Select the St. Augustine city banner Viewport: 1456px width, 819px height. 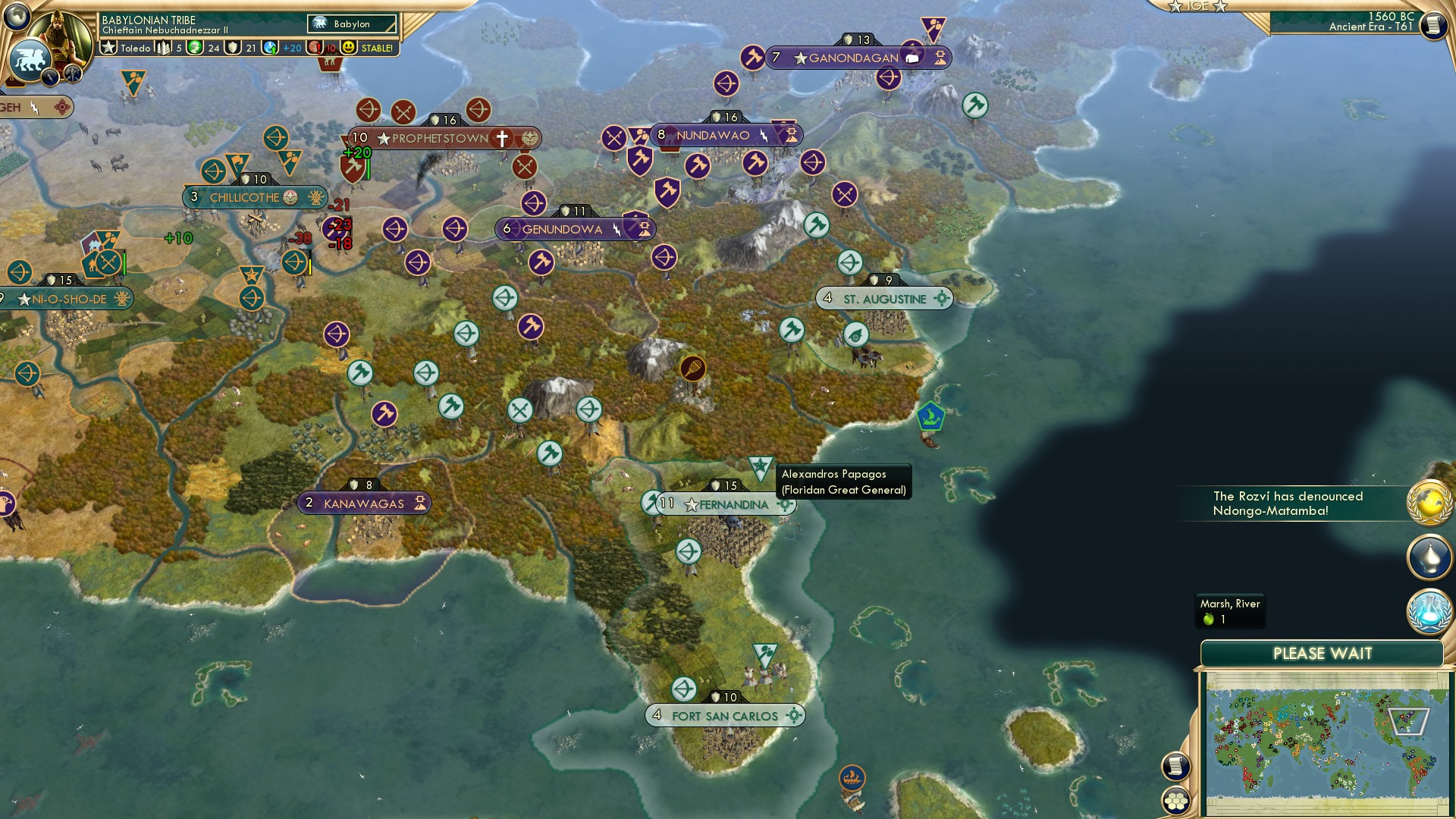click(884, 299)
